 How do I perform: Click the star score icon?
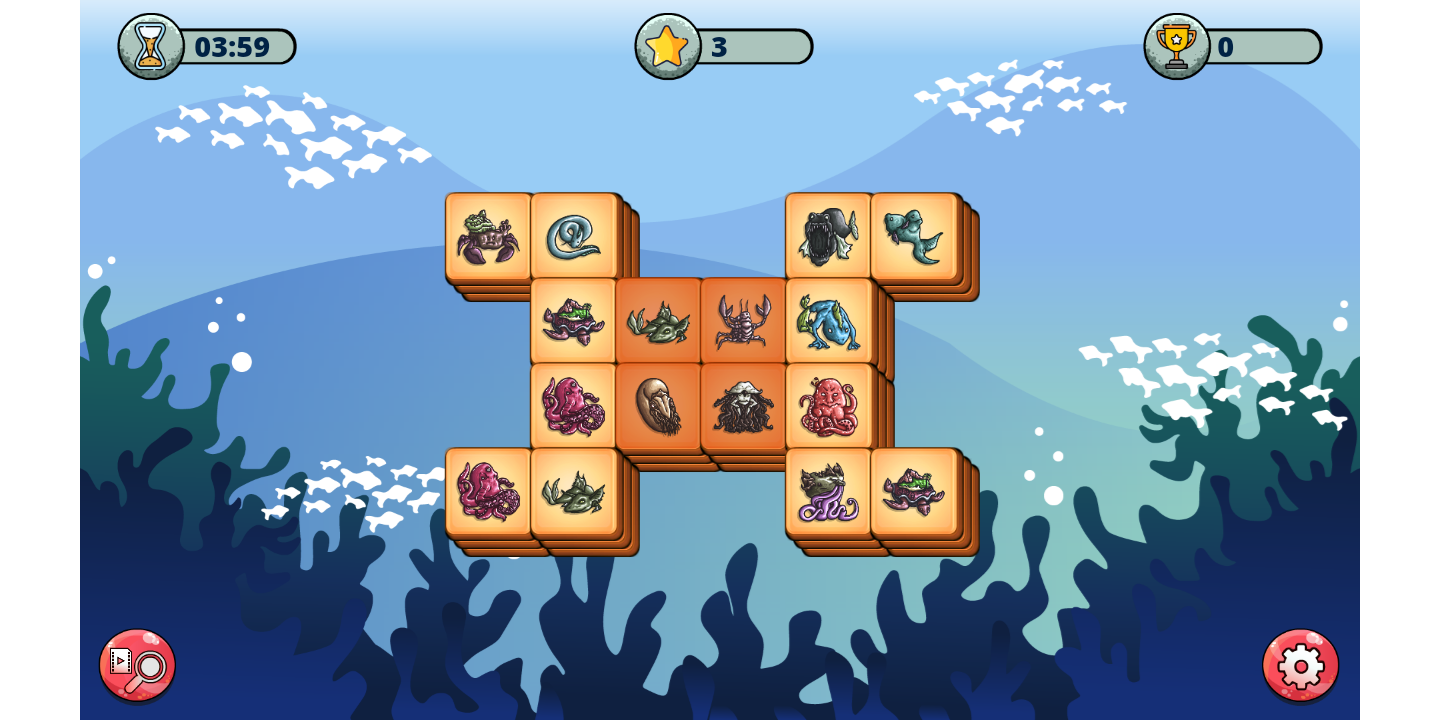666,45
